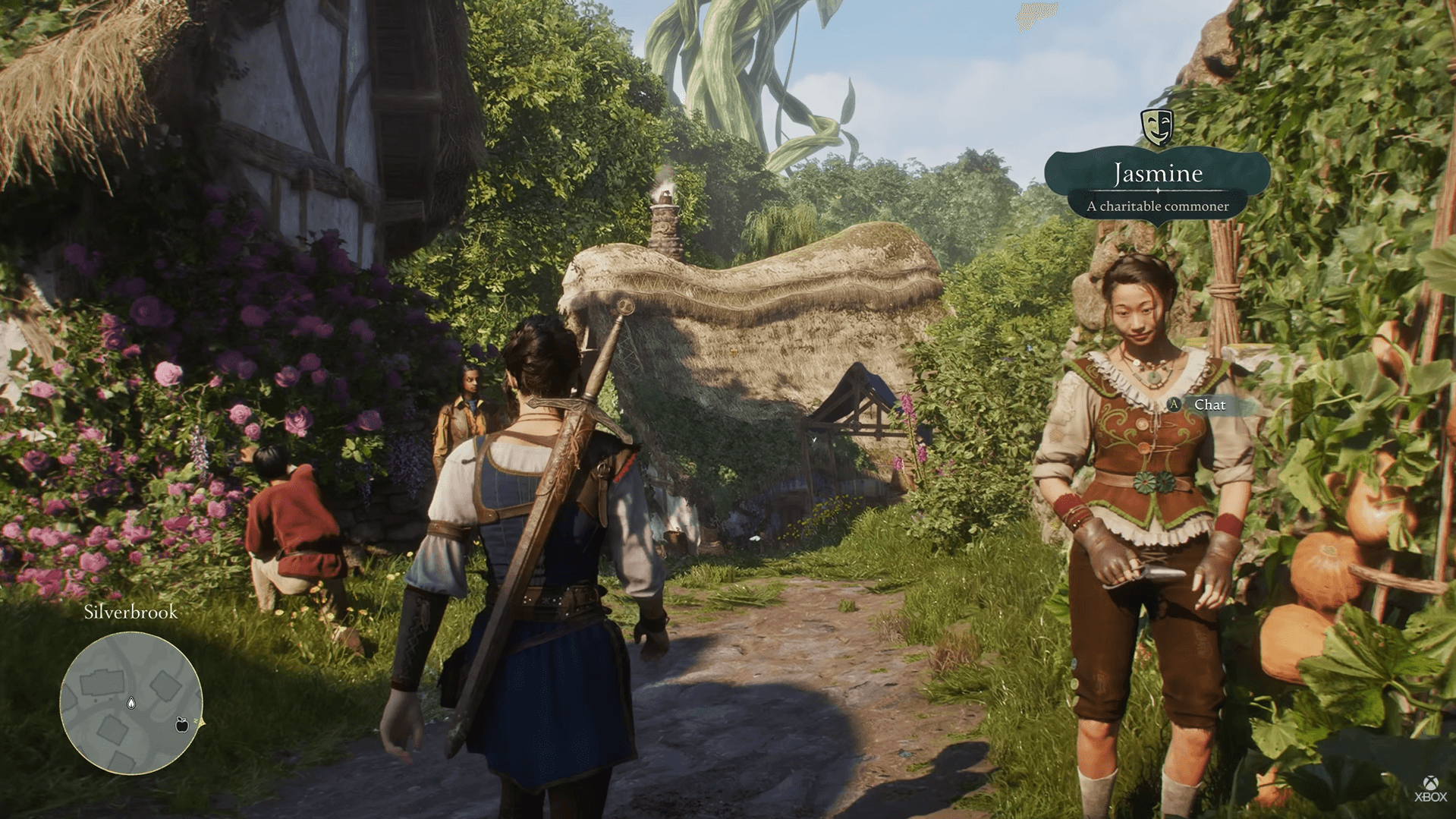This screenshot has width=1456, height=819.
Task: Click the player position marker on the minimap
Action: [x=131, y=703]
